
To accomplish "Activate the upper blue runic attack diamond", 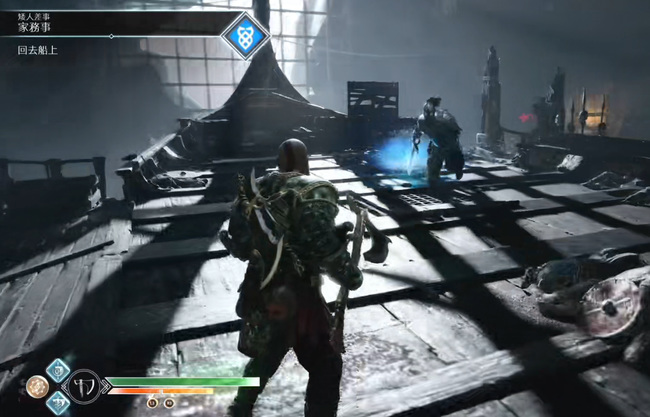I will [58, 370].
